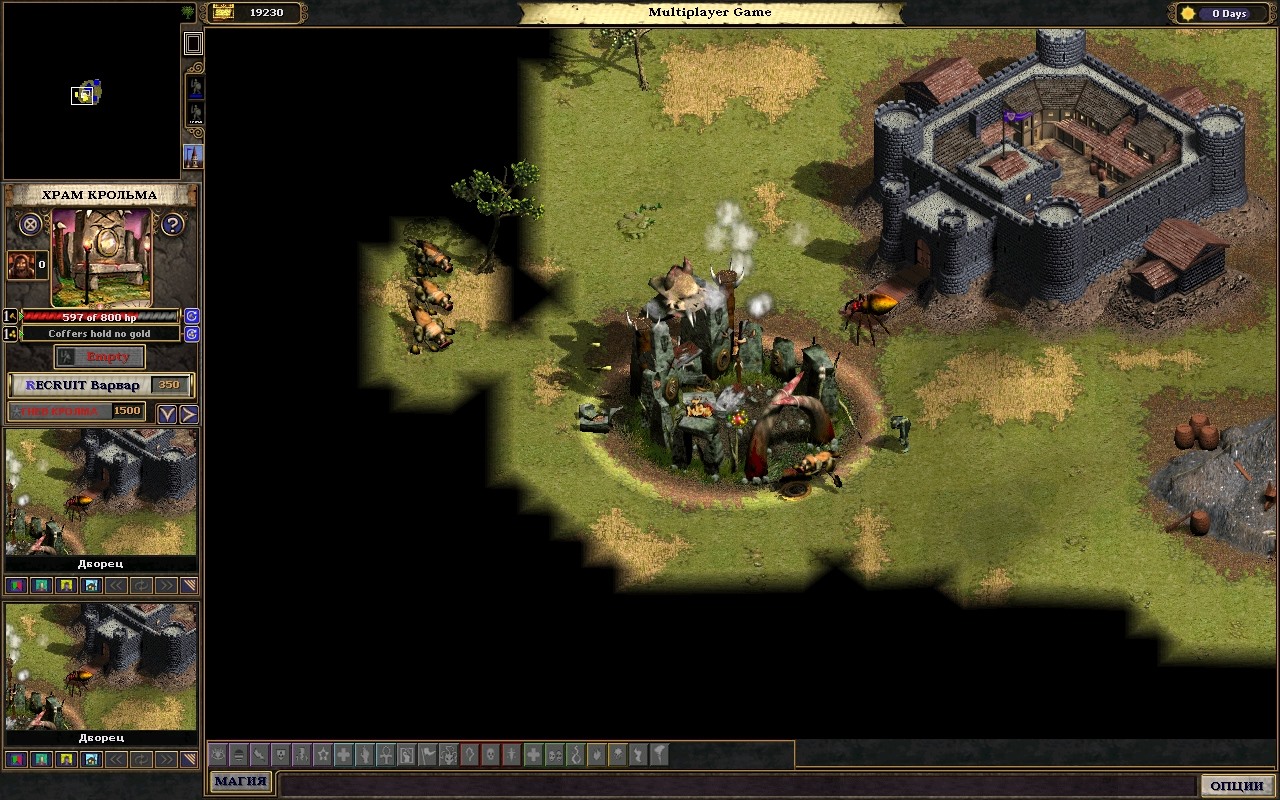This screenshot has height=800, width=1280.
Task: Open the МАГИЯ spell panel
Action: [241, 782]
